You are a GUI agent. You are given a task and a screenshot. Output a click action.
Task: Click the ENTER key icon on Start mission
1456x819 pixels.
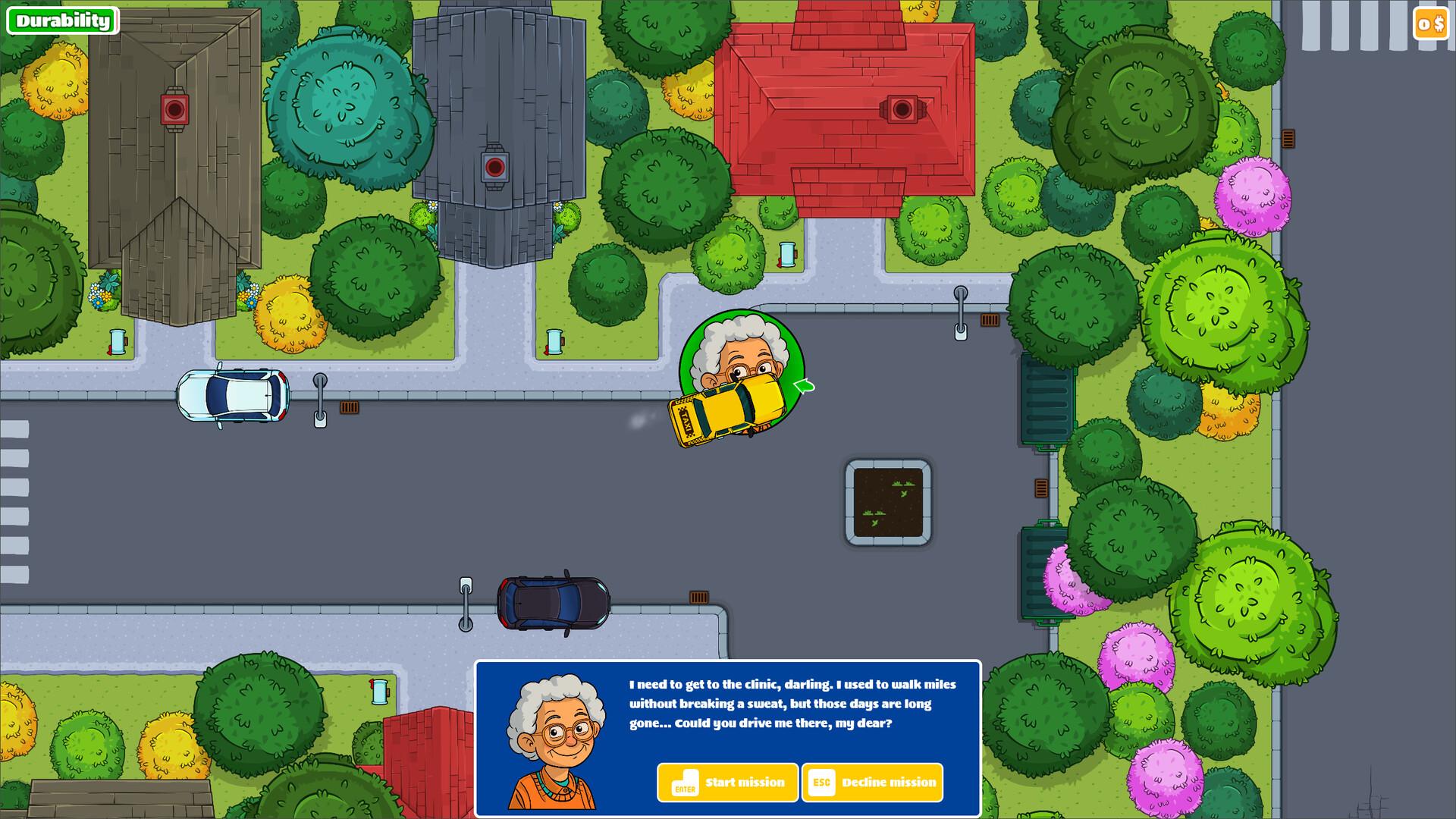click(x=685, y=783)
